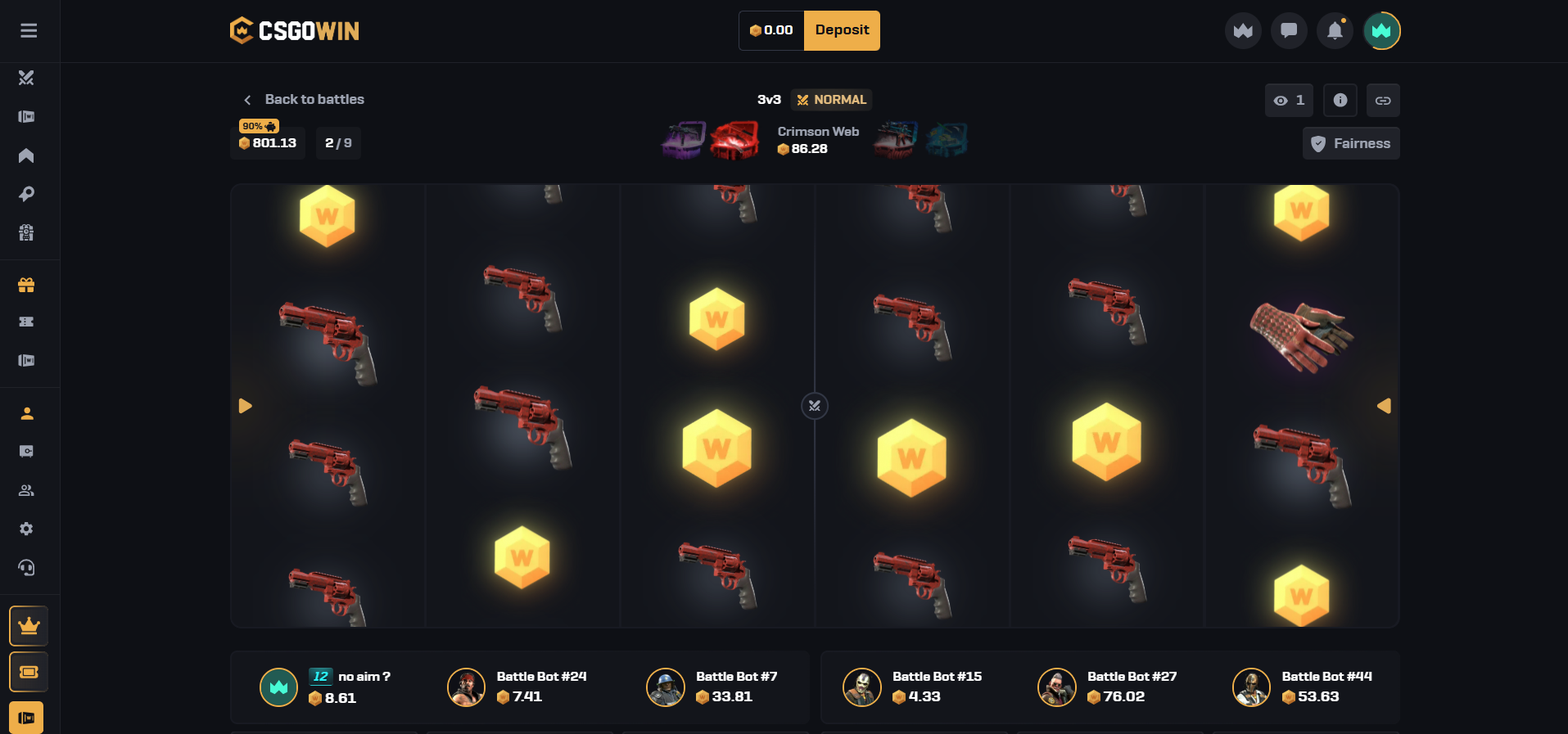The height and width of the screenshot is (734, 1568).
Task: Toggle the spectator eye counter
Action: [x=1288, y=100]
